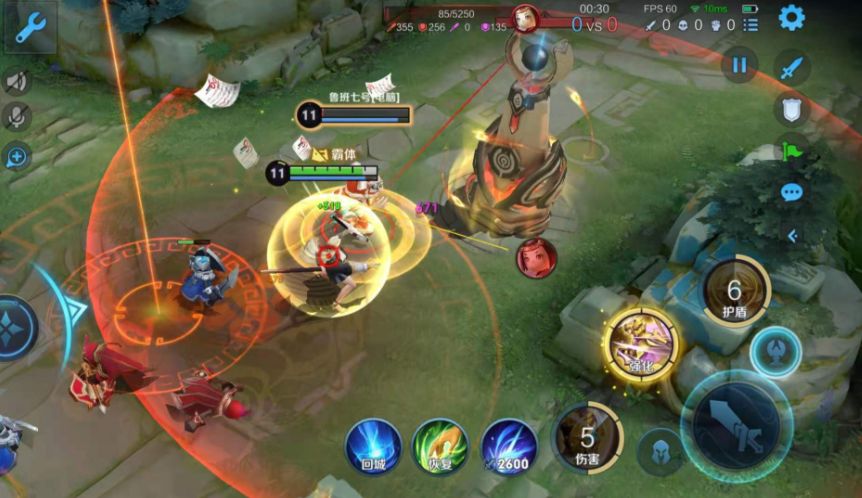Screen dimensions: 862x498
Task: Collapse the signal panel with the arrow
Action: (x=792, y=236)
